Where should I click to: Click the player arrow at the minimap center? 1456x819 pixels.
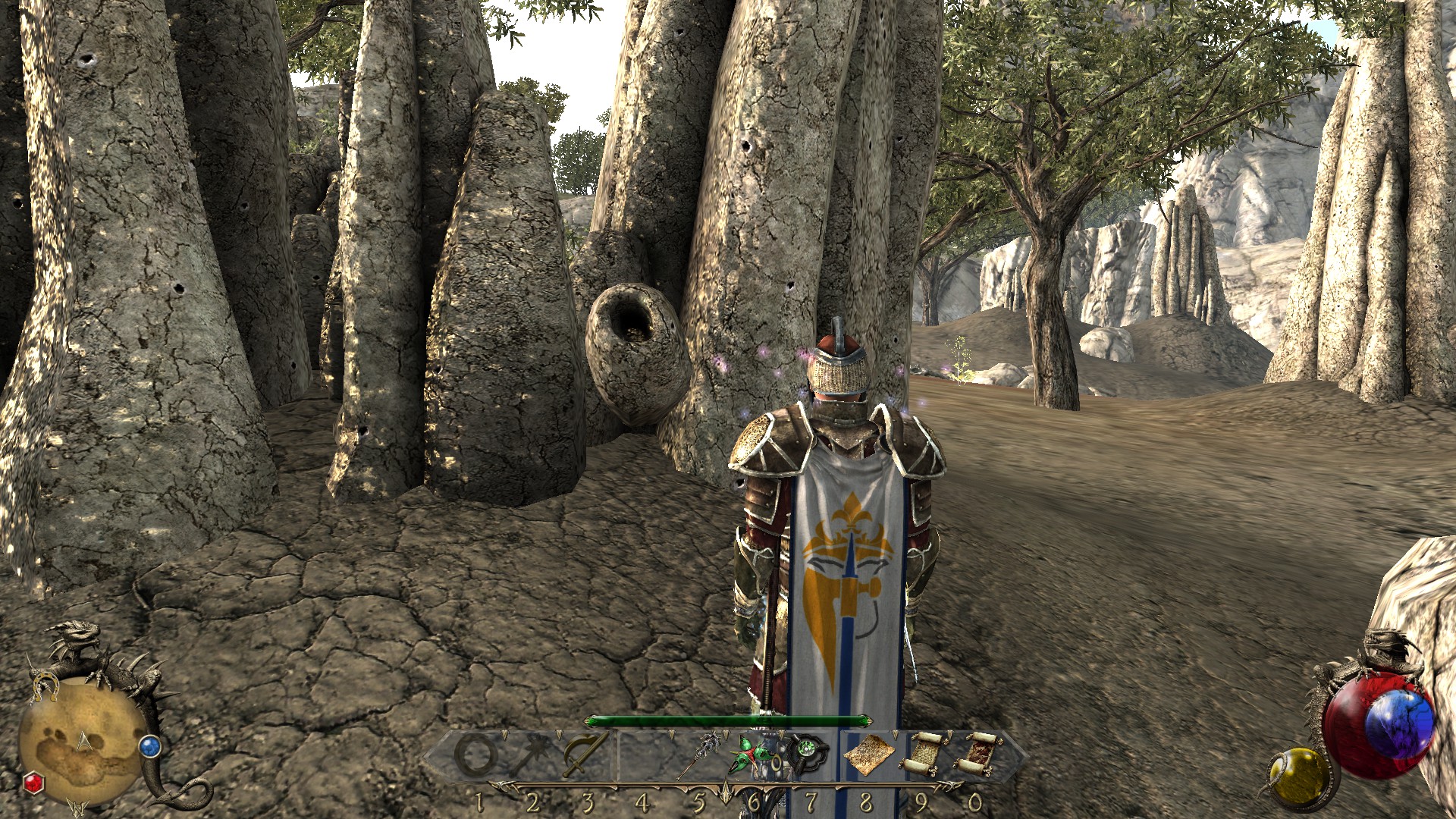point(83,742)
